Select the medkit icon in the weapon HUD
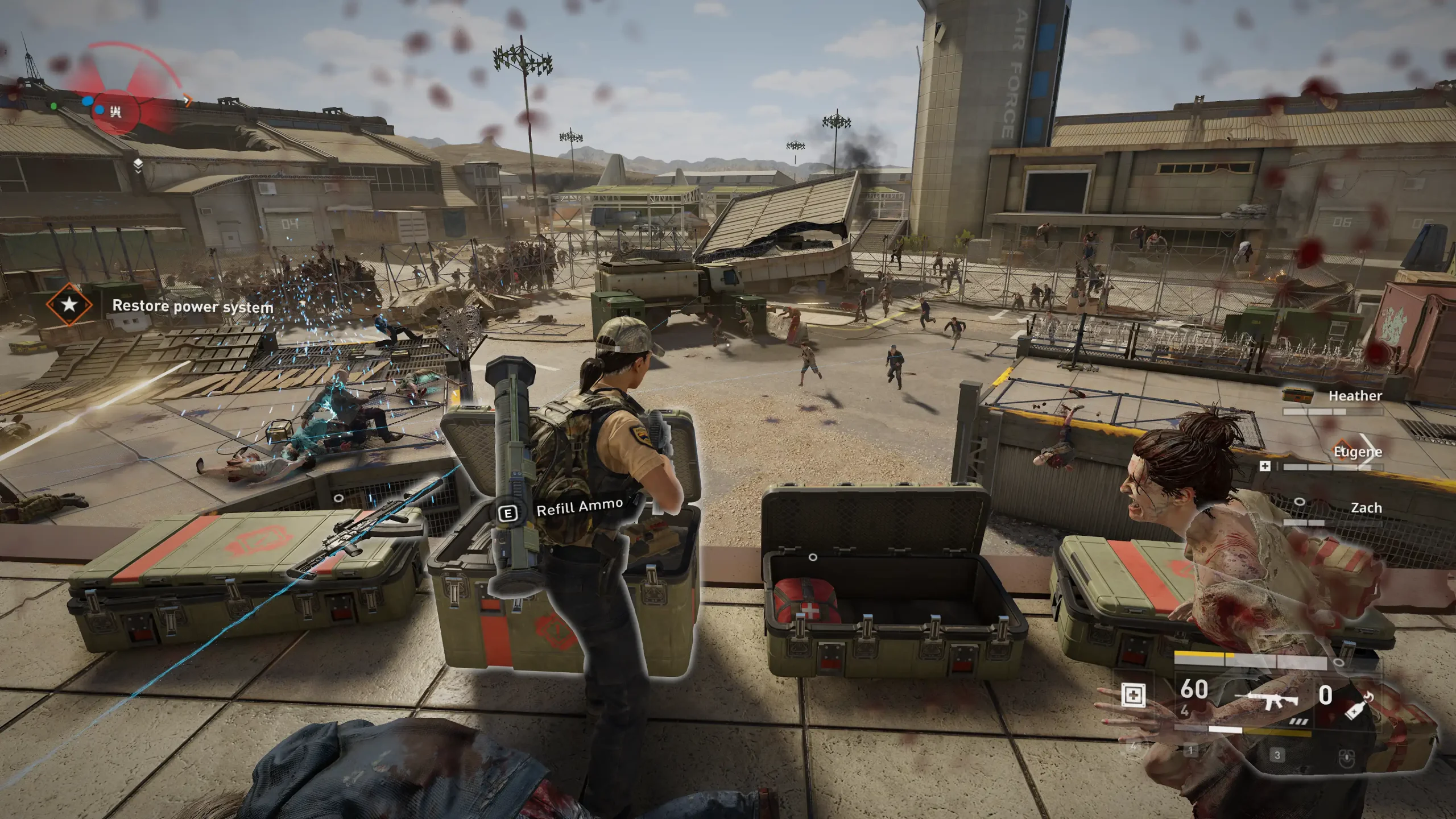The image size is (1456, 819). [1133, 695]
